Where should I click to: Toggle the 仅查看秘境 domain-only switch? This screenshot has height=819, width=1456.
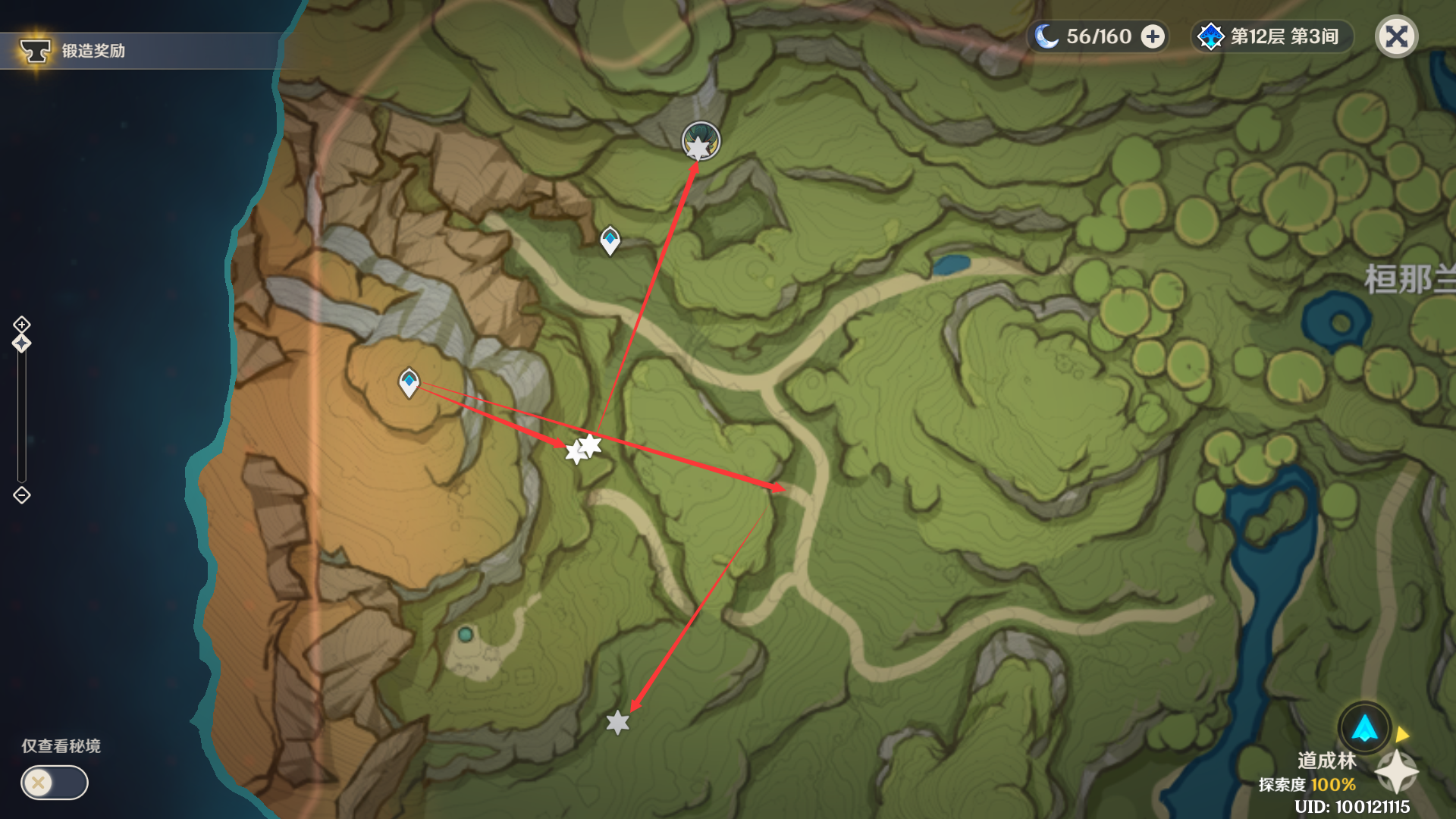(54, 783)
